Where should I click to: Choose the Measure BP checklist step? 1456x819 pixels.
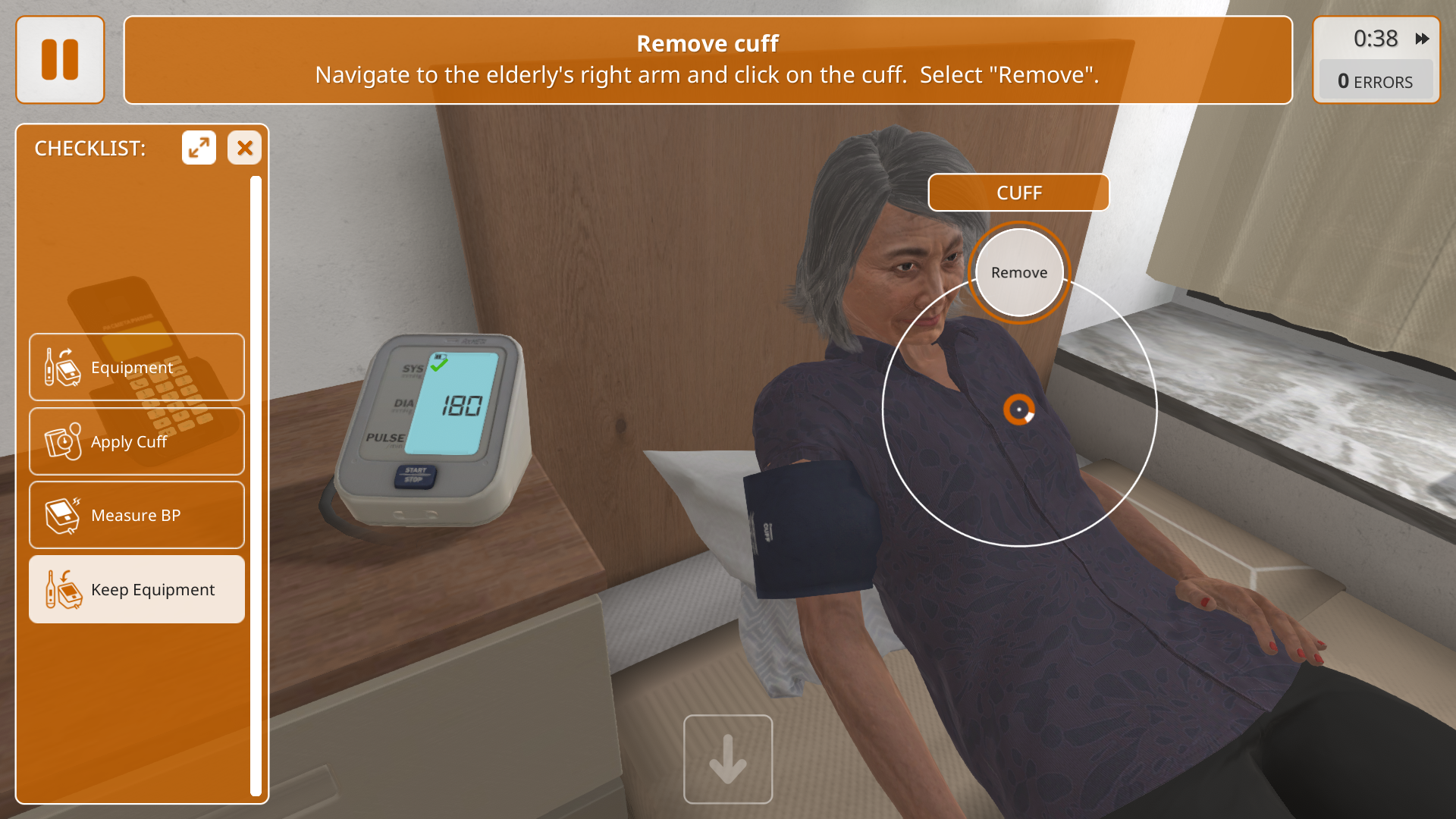[x=136, y=516]
